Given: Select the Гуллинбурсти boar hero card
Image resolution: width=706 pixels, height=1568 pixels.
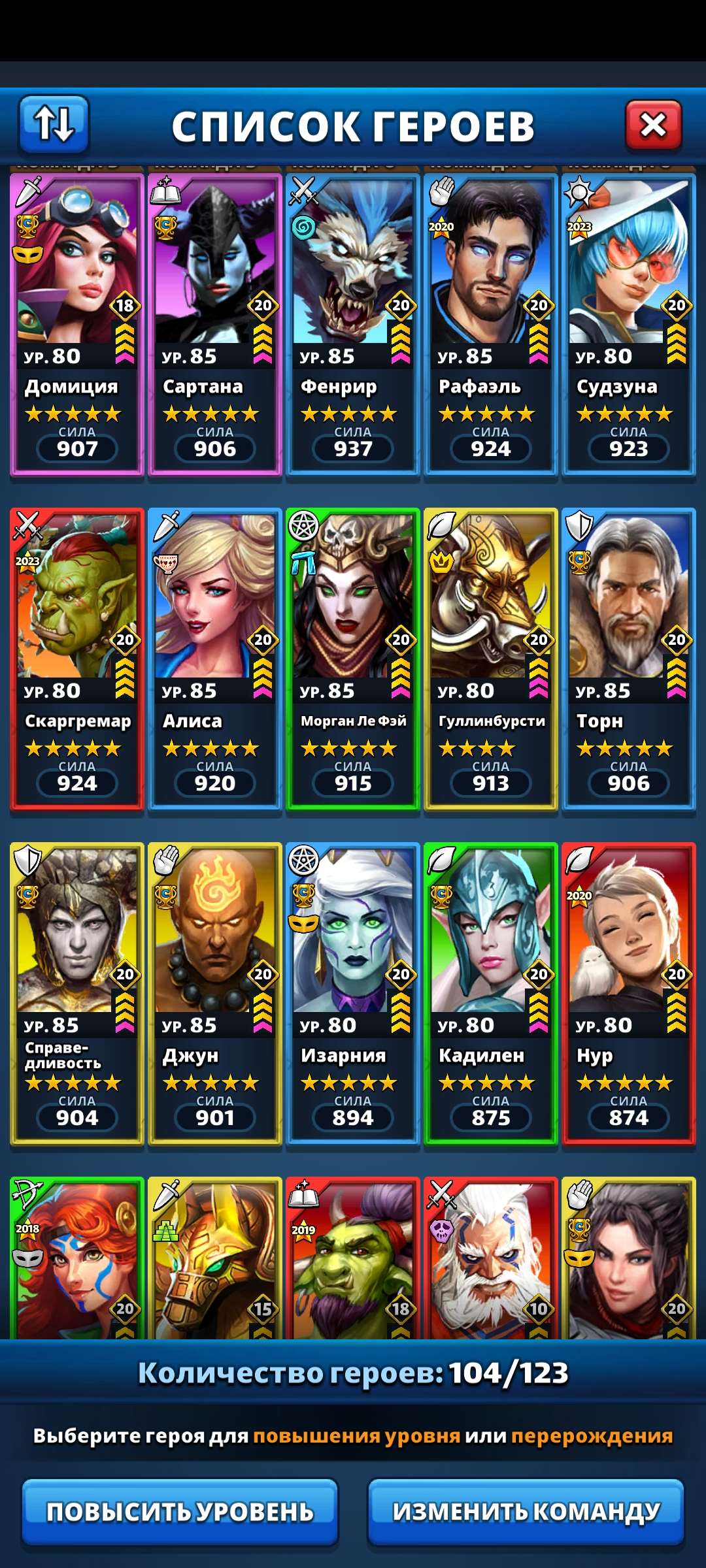Looking at the screenshot, I should 491,659.
